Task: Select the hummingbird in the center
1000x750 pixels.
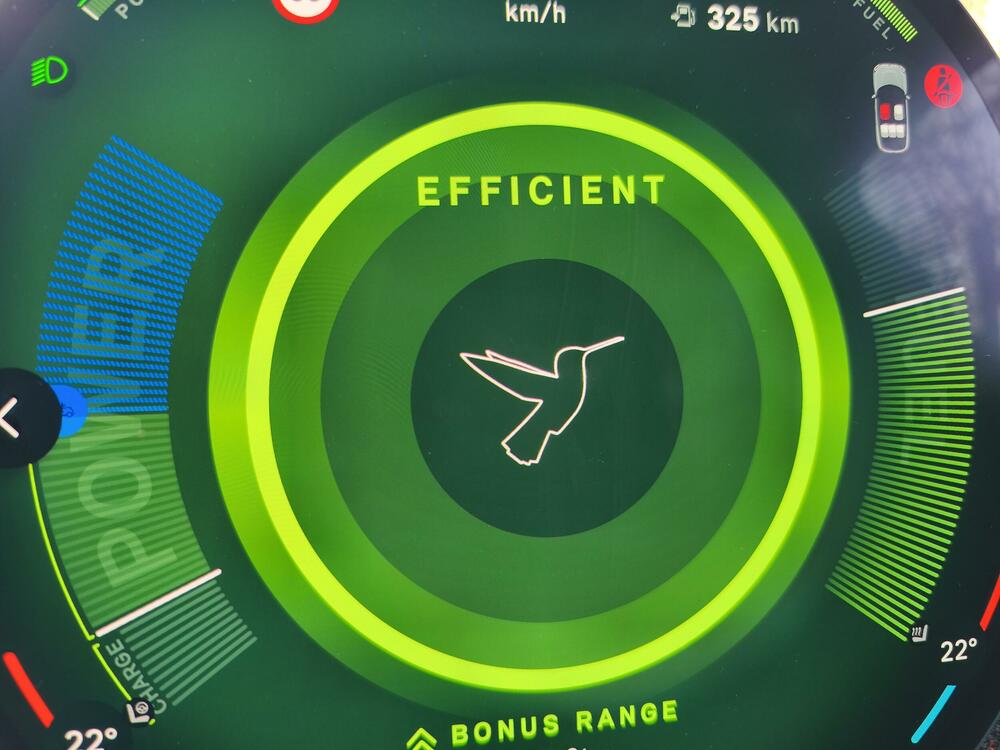Action: pos(542,395)
